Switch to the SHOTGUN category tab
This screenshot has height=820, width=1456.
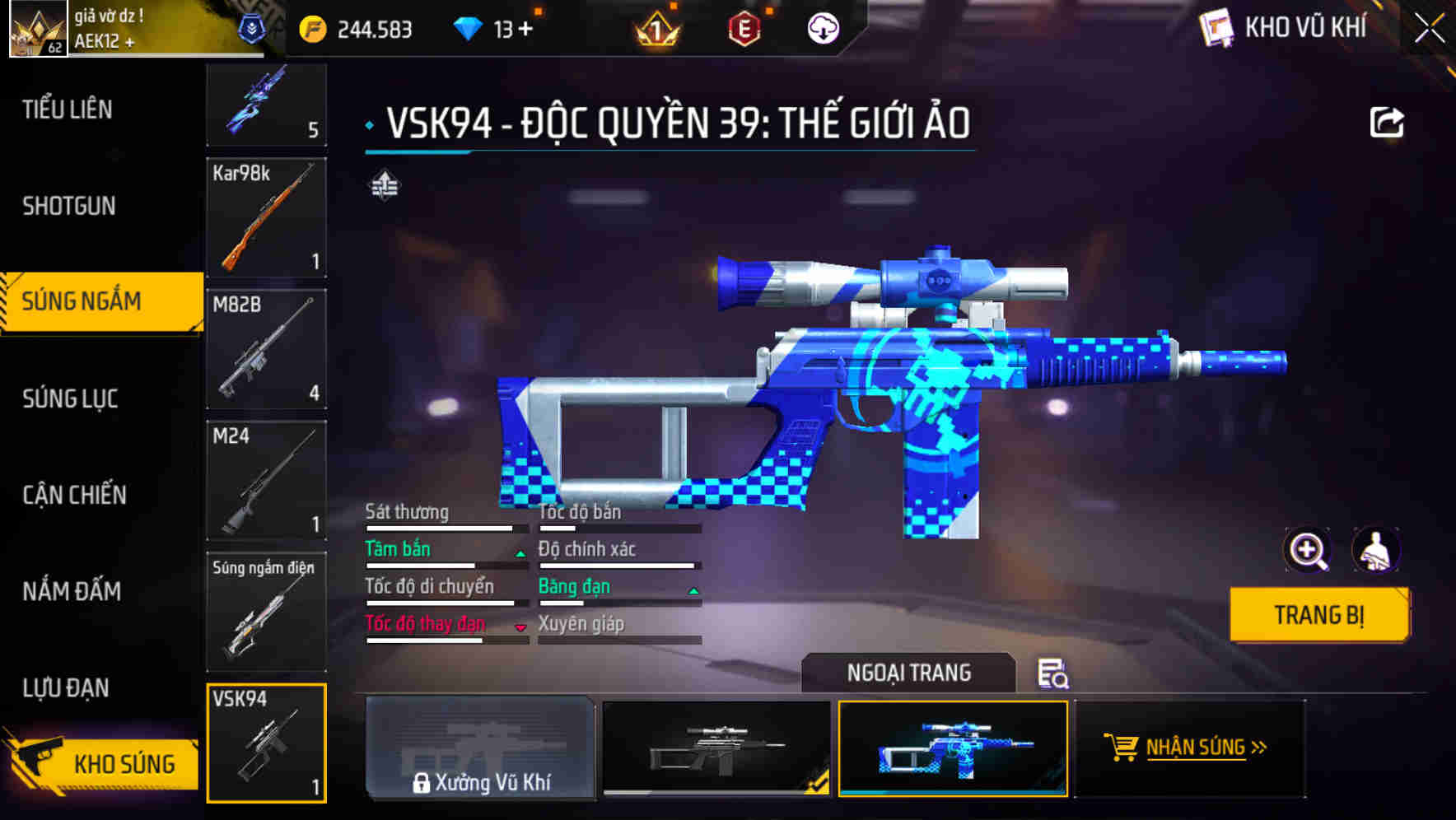(x=69, y=206)
